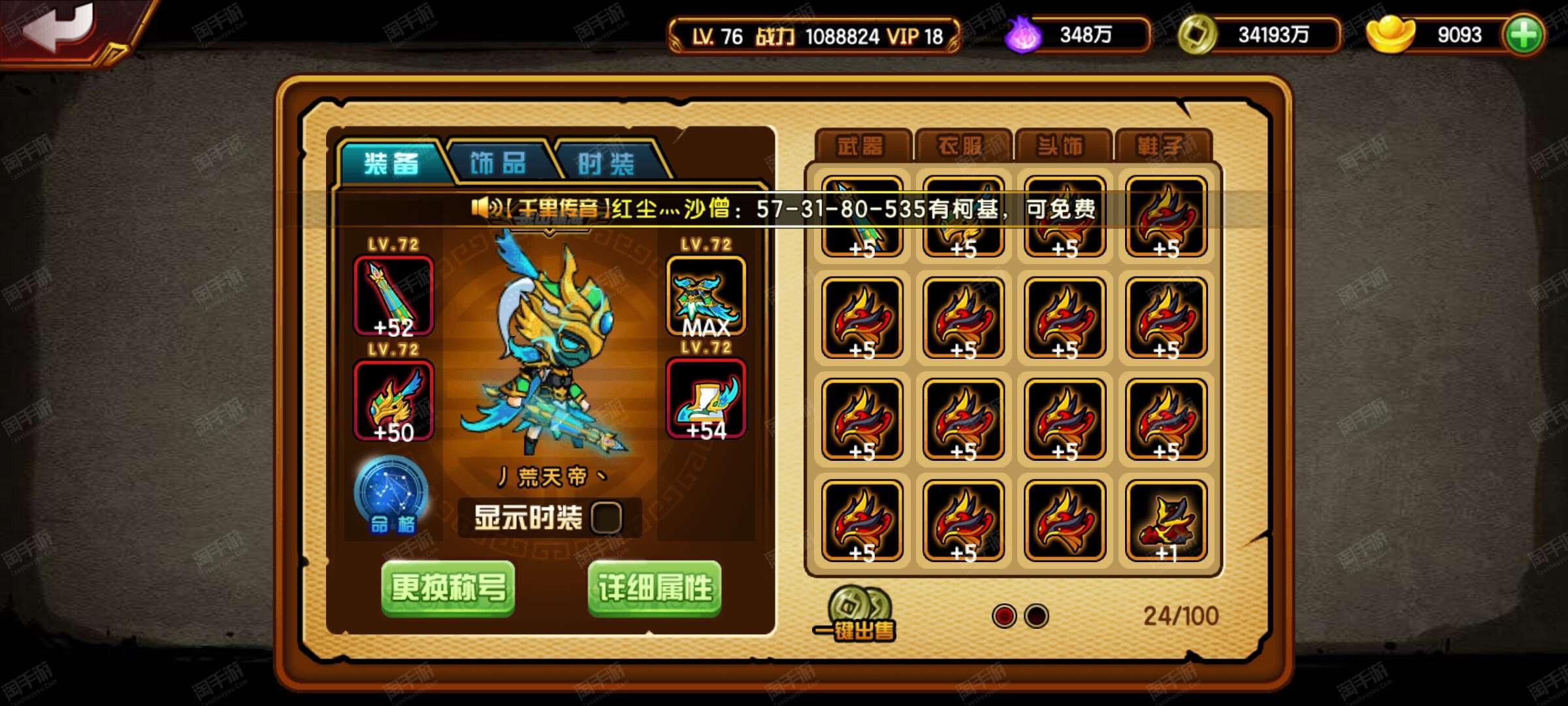This screenshot has height=706, width=1568.
Task: Switch to the 鞋子 shoes category
Action: 1162,146
